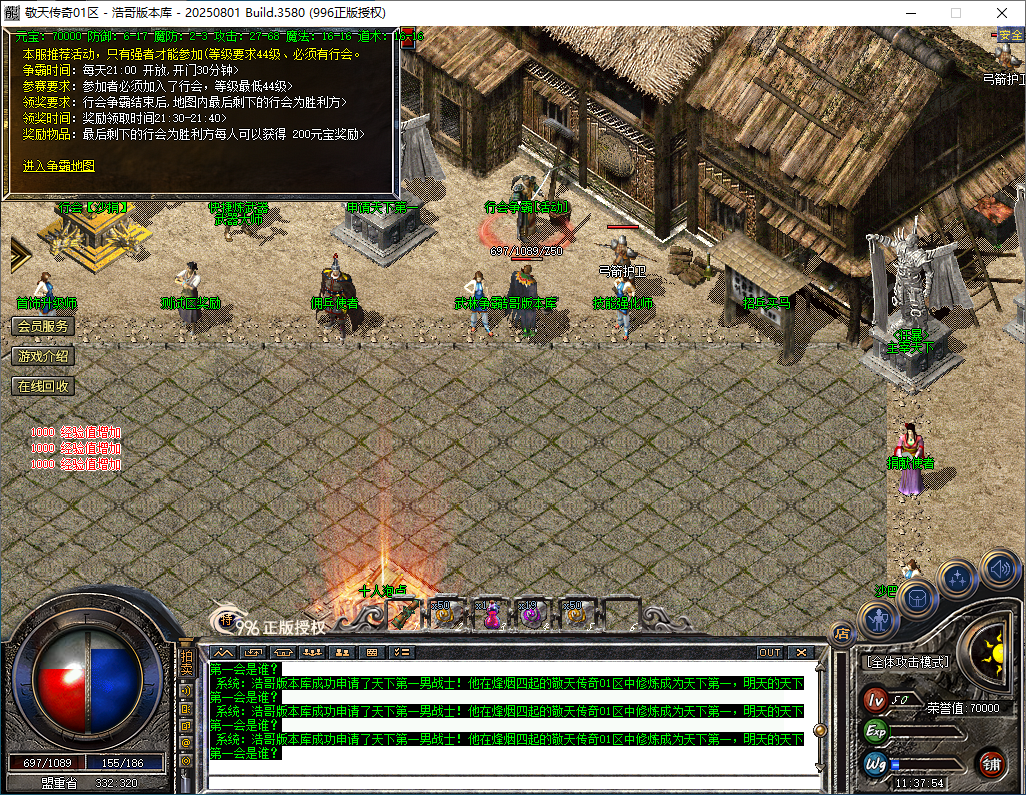Switch the 全体攻击模式 attack mode
Viewport: 1026px width, 795px height.
(906, 662)
